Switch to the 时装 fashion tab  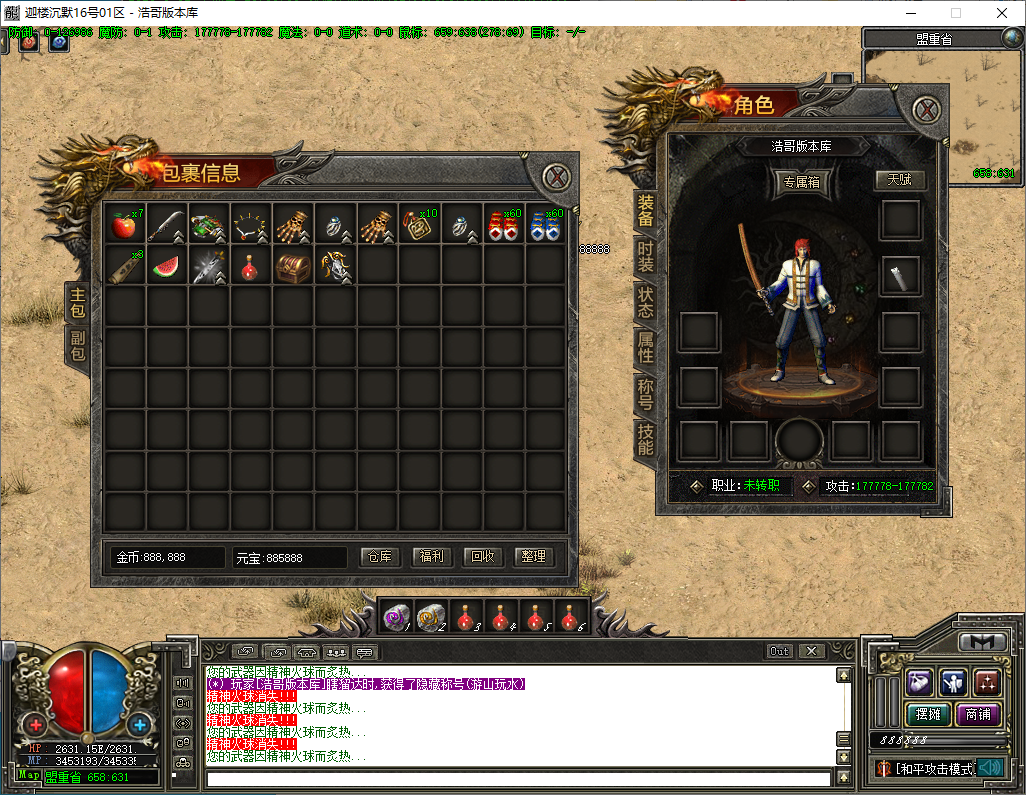[x=645, y=255]
